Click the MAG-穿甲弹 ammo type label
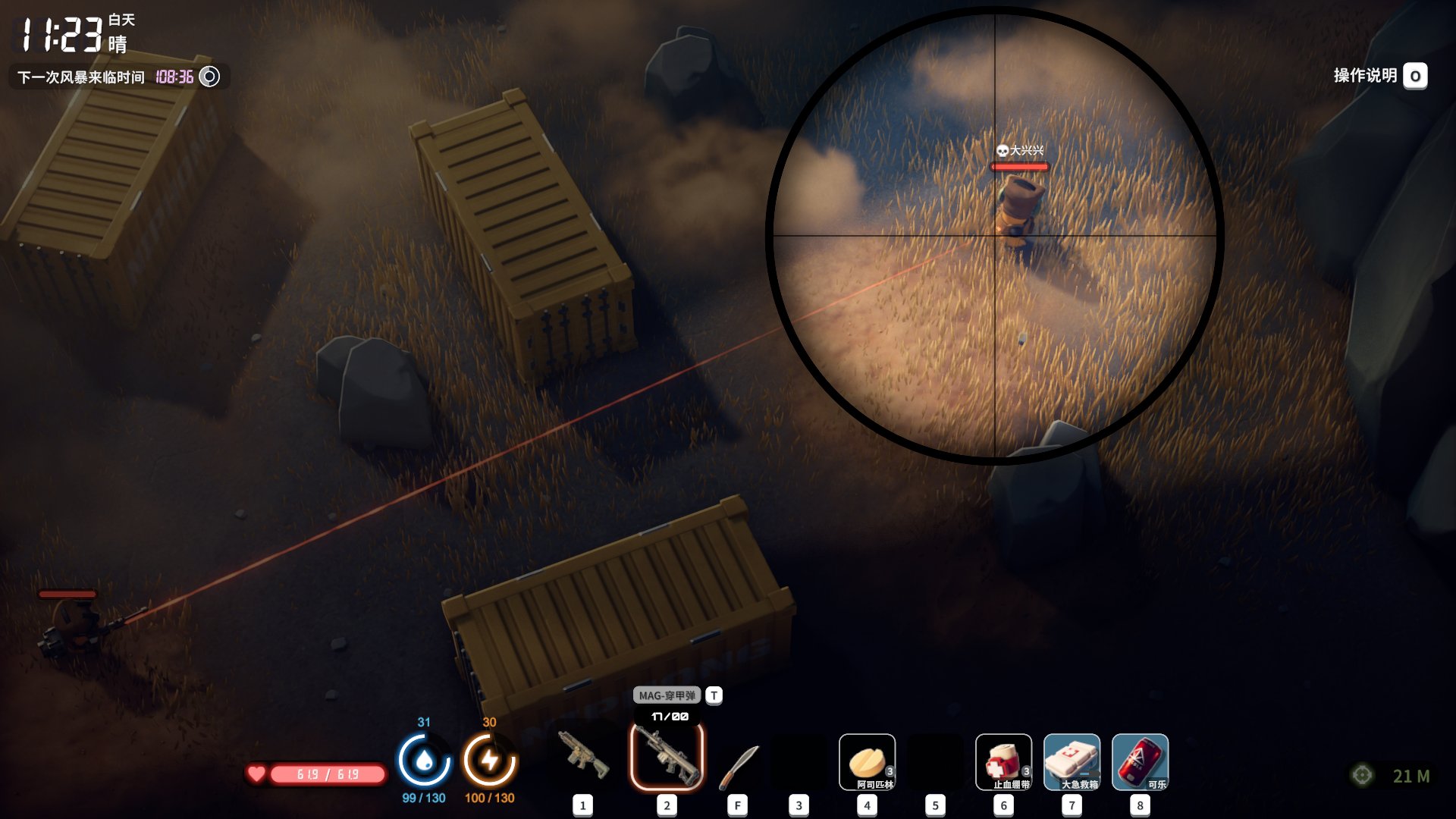The image size is (1456, 819). point(667,695)
